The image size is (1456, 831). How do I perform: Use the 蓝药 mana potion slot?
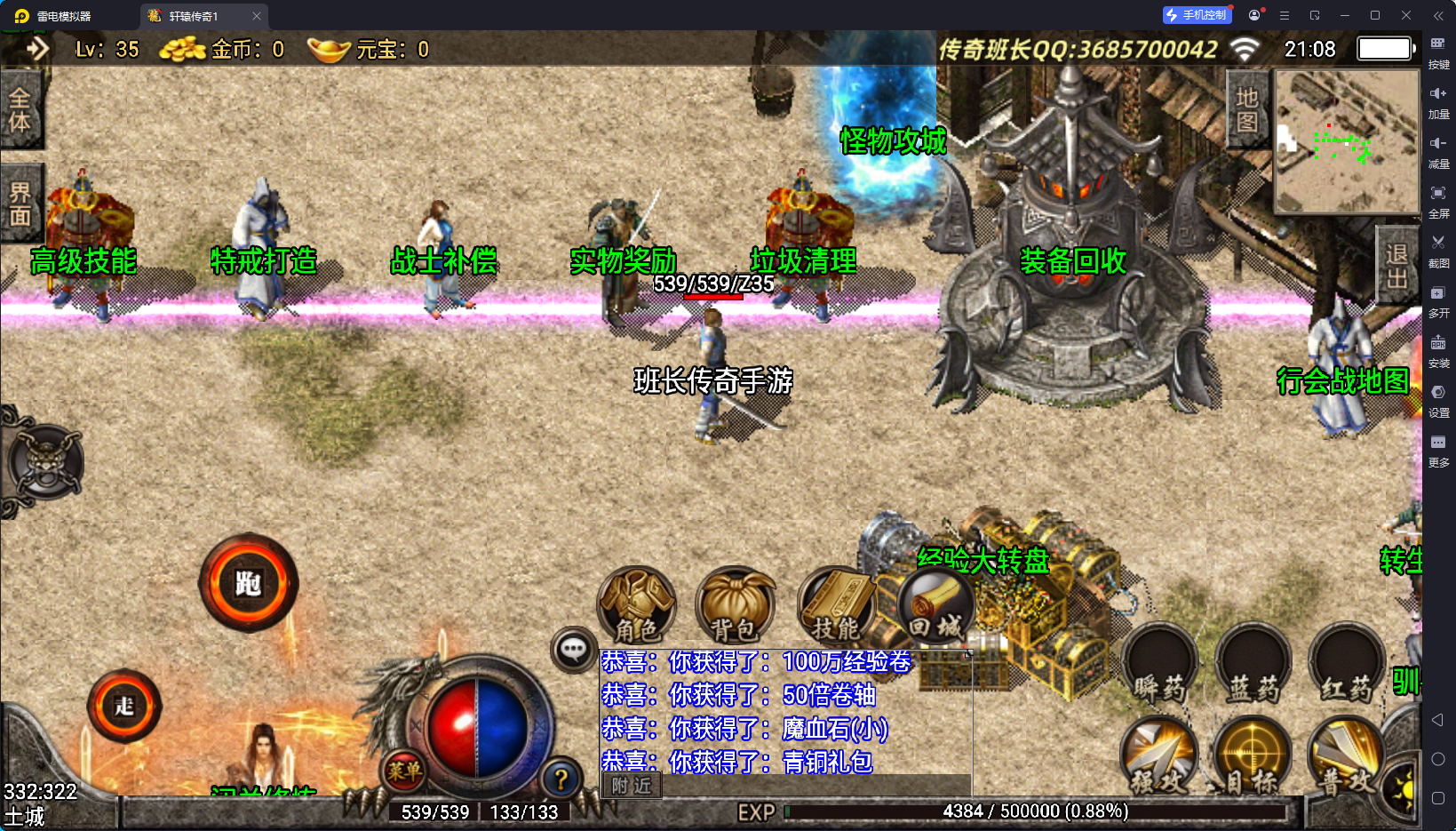[1253, 665]
